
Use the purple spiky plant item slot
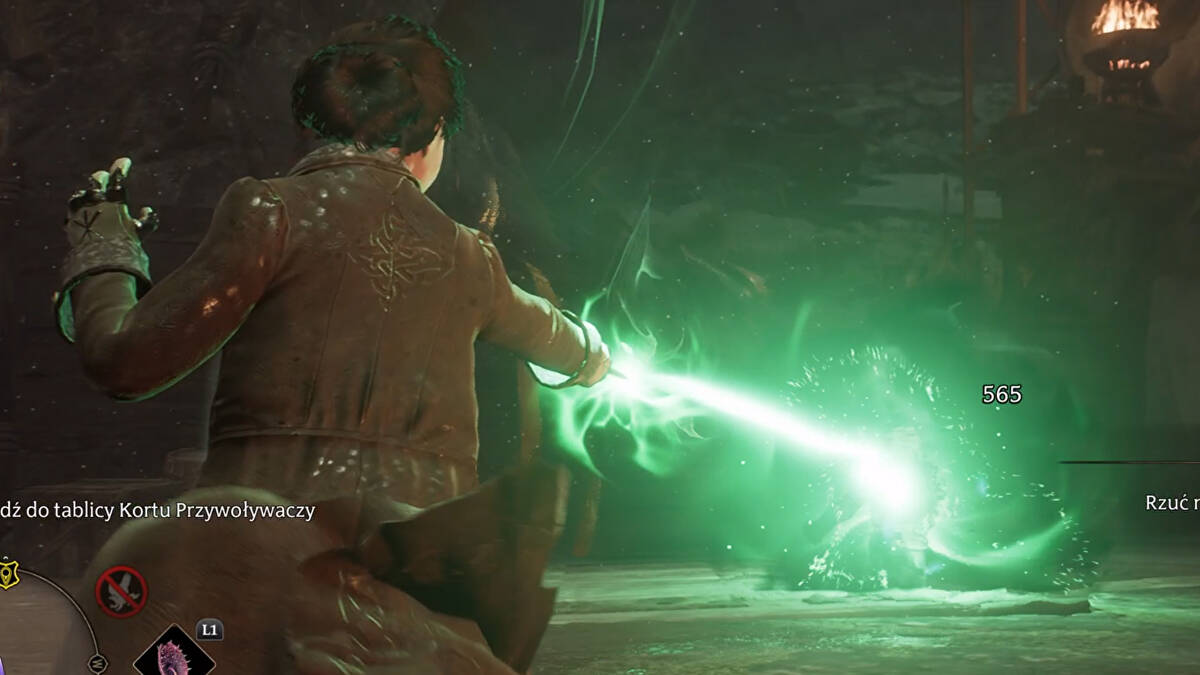pos(174,656)
